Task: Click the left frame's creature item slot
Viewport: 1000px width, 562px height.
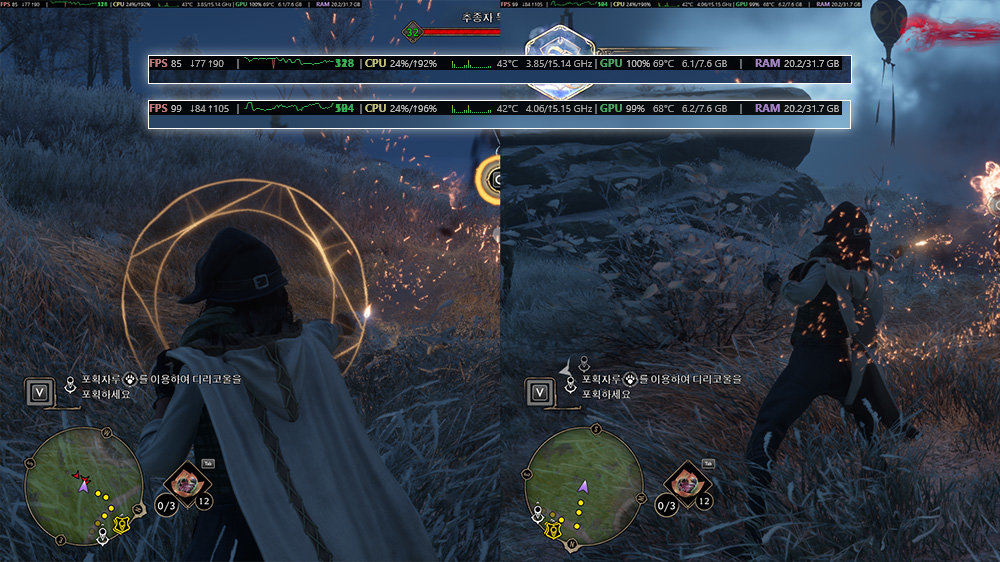Action: [x=184, y=481]
